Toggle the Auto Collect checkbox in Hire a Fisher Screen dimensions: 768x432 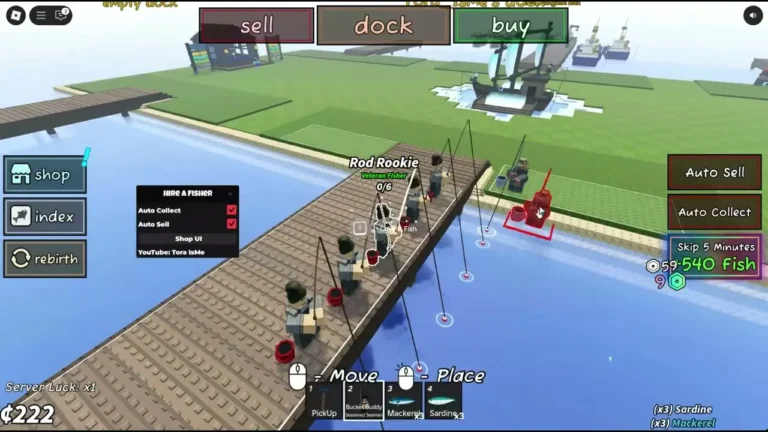[x=232, y=210]
